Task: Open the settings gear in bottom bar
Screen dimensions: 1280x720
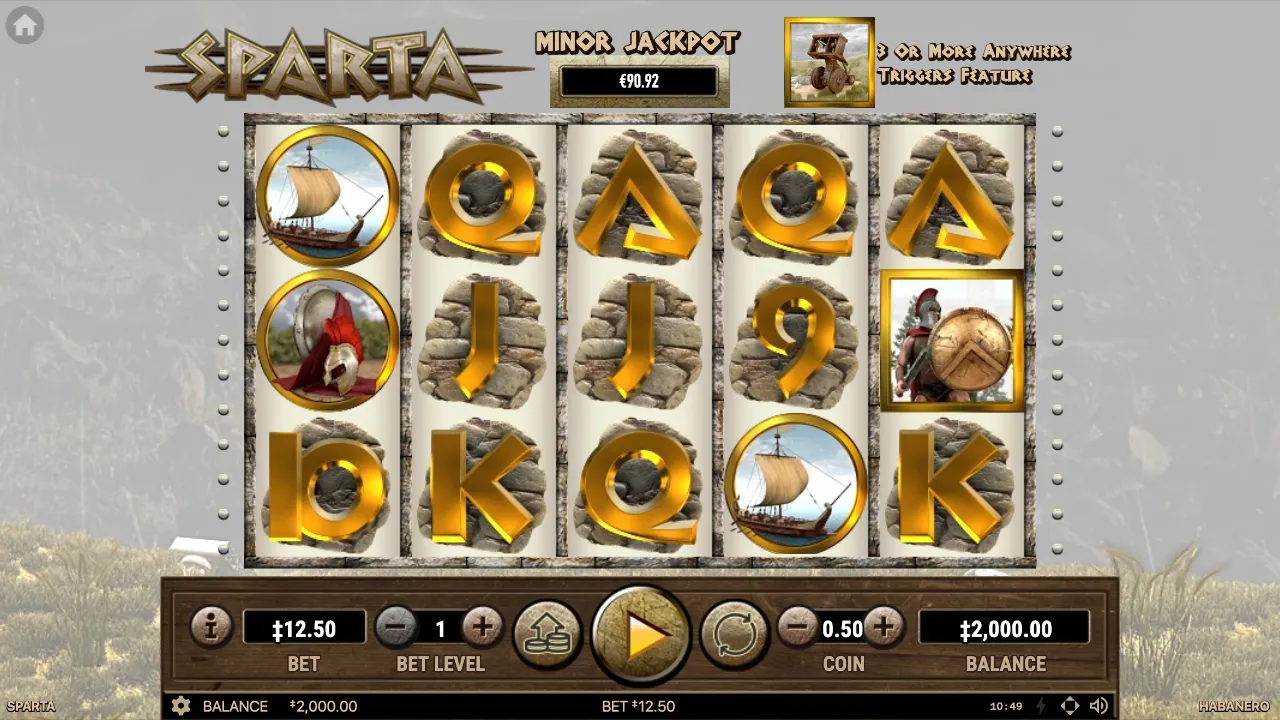Action: (x=181, y=706)
